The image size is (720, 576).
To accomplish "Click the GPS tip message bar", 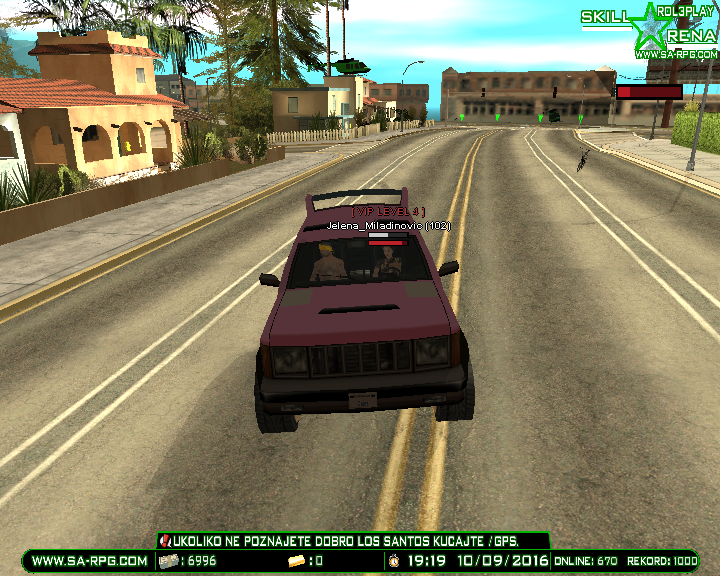I will coord(353,541).
